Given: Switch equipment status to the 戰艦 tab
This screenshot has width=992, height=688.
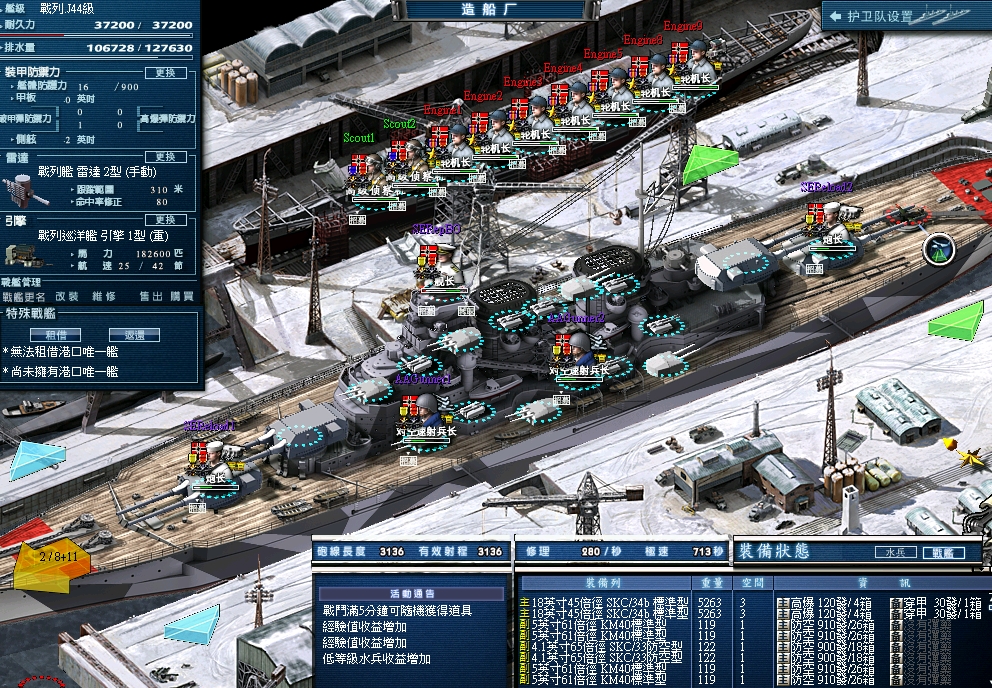Looking at the screenshot, I should click(x=943, y=552).
